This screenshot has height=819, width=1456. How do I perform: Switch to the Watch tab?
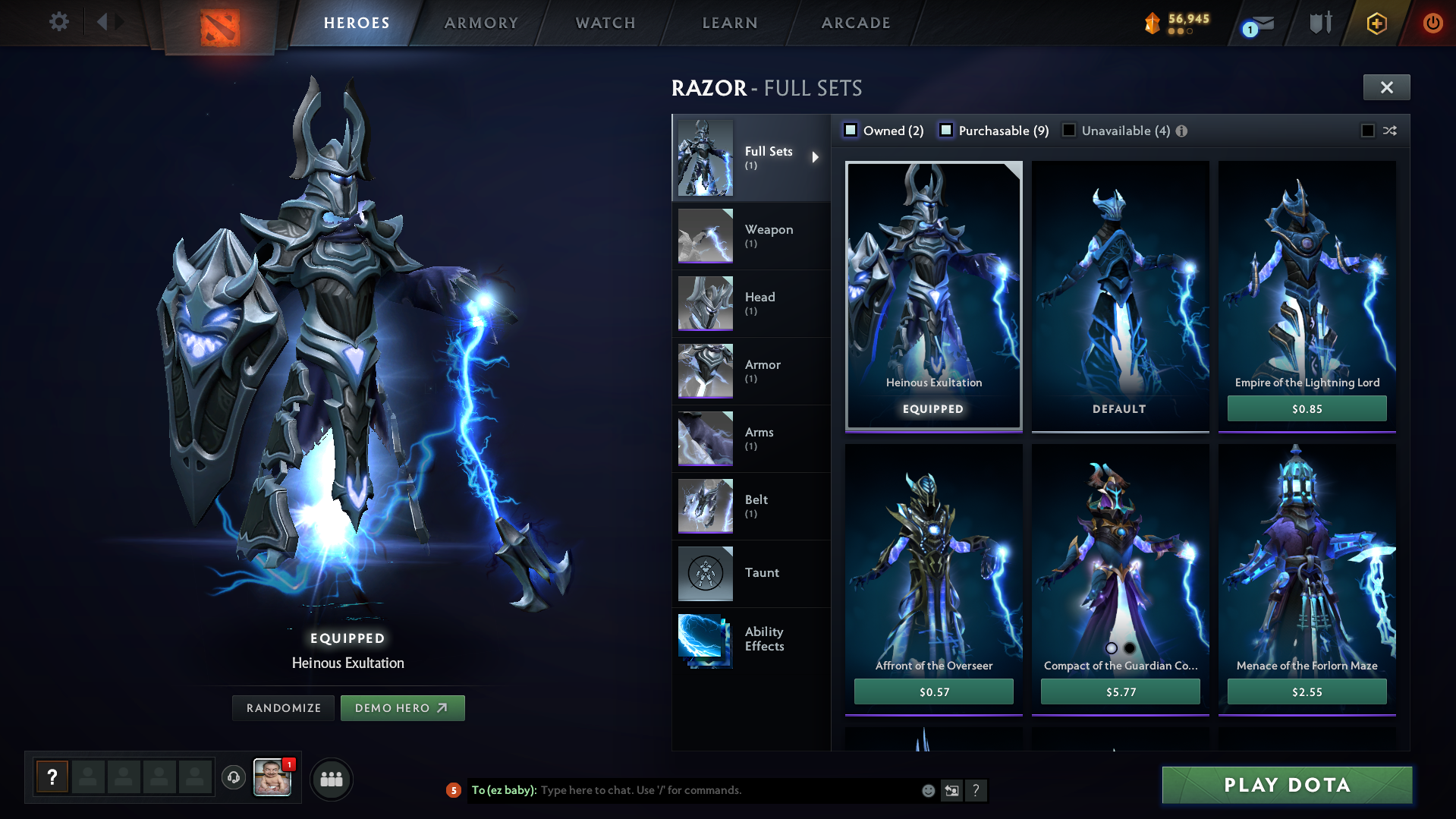point(605,23)
